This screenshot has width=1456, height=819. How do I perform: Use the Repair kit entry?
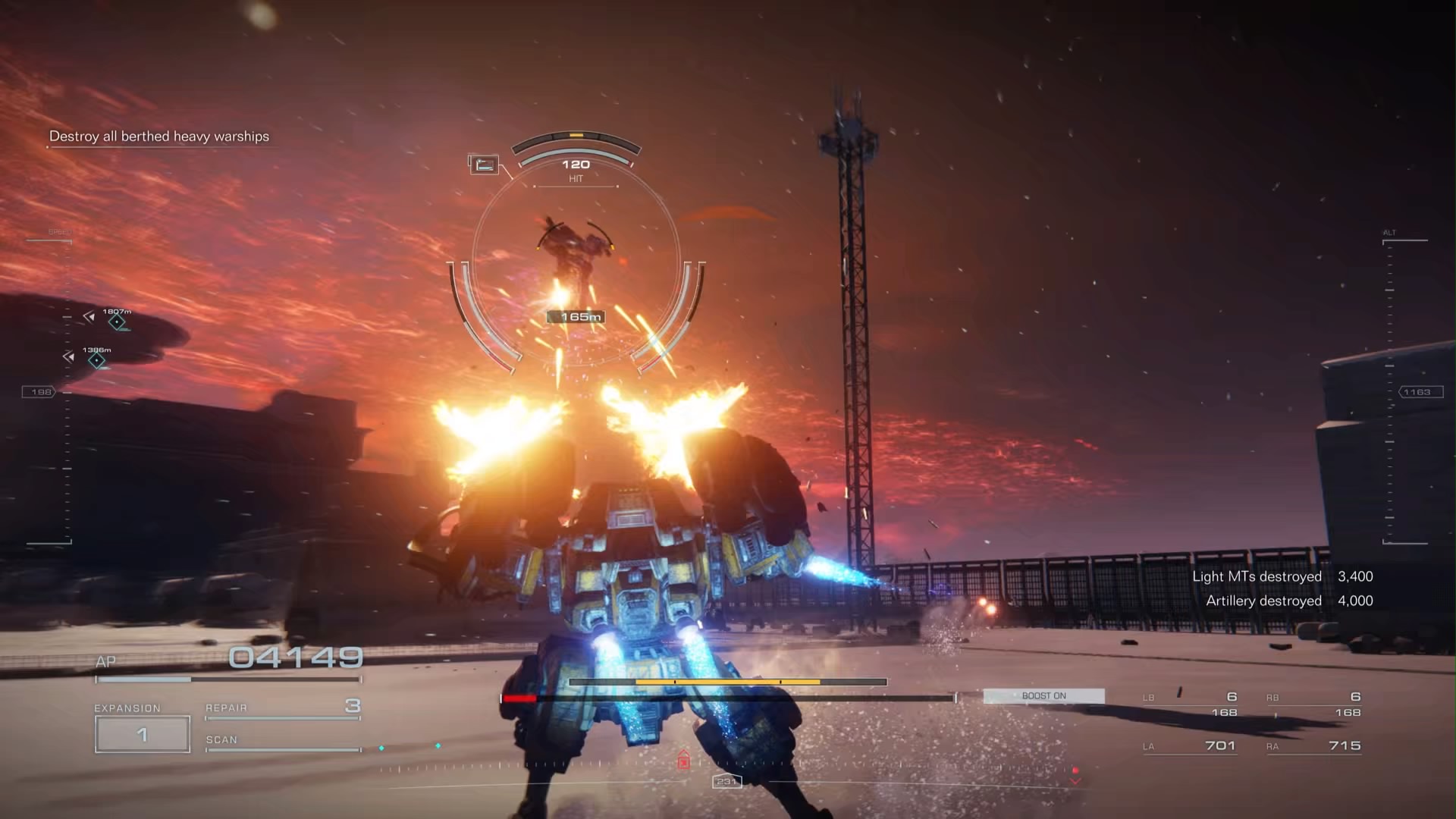coord(282,708)
